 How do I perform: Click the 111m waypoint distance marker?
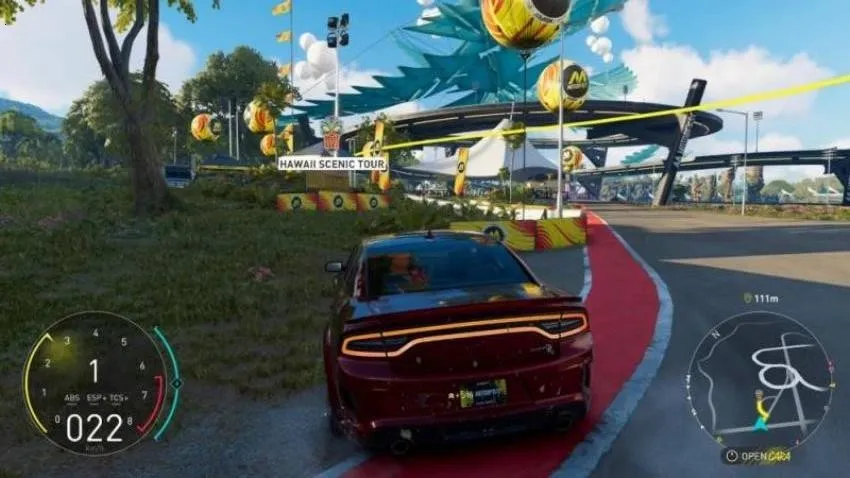point(762,298)
